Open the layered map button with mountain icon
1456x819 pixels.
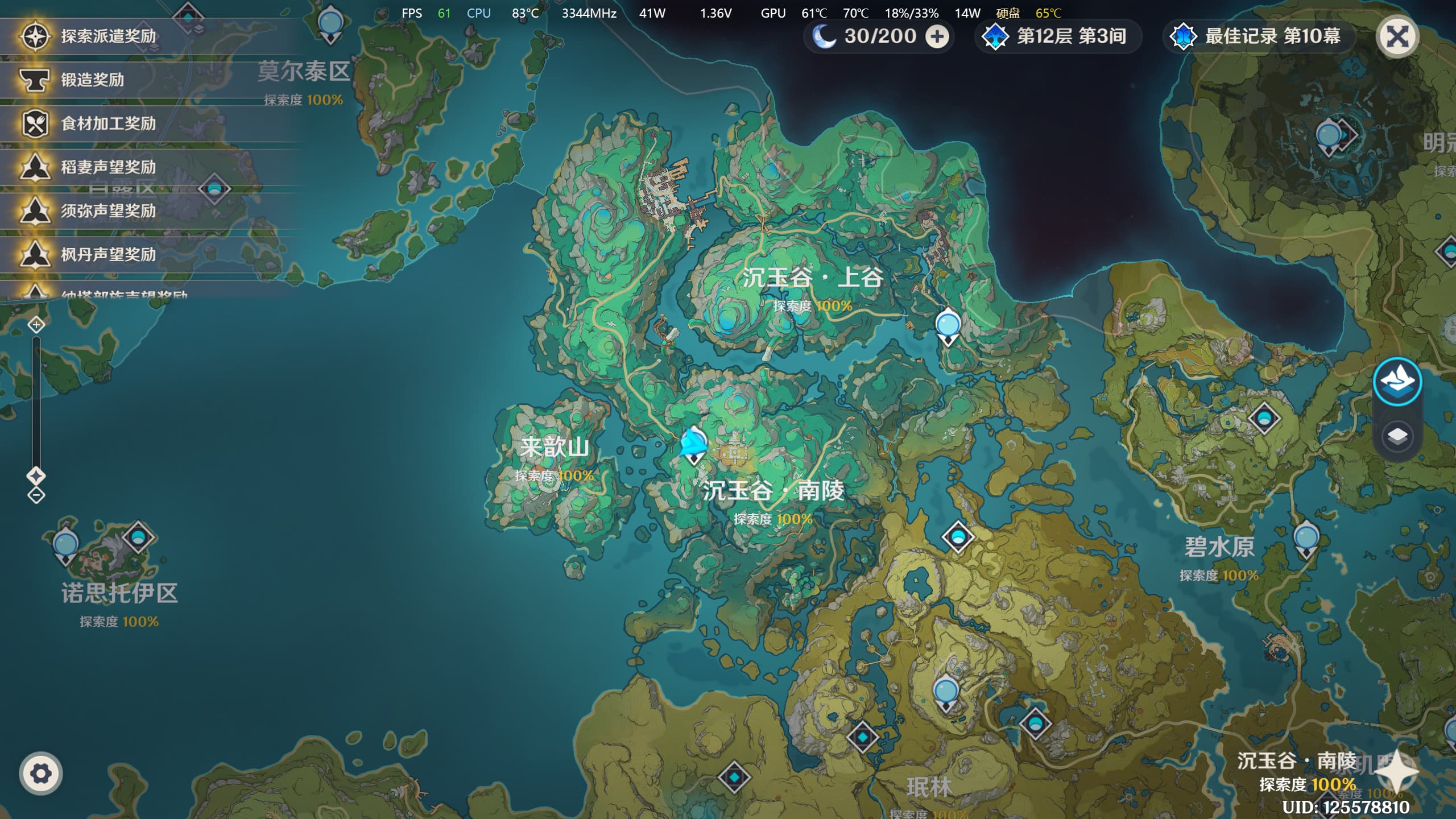tap(1397, 381)
